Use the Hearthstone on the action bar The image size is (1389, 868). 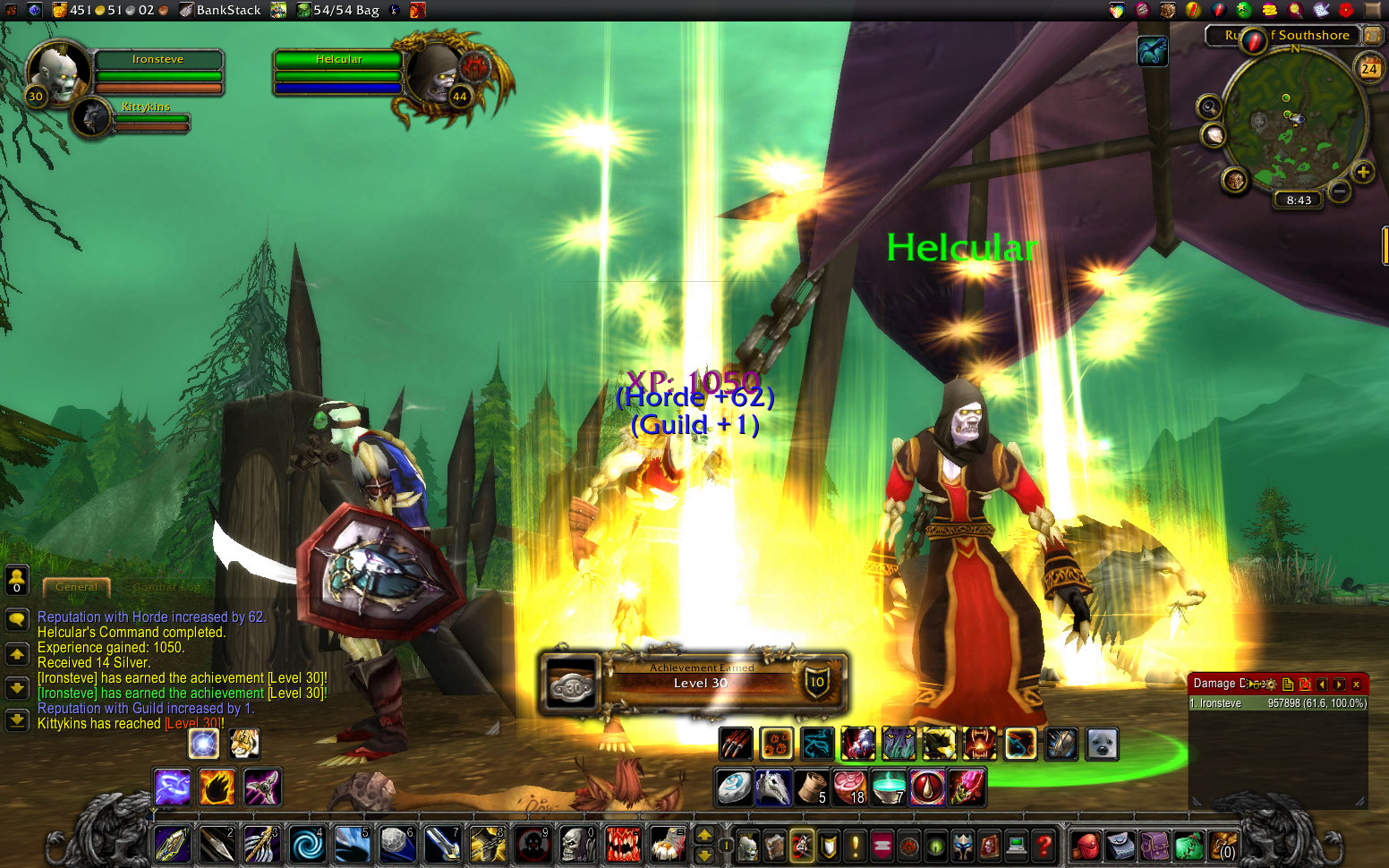click(734, 787)
